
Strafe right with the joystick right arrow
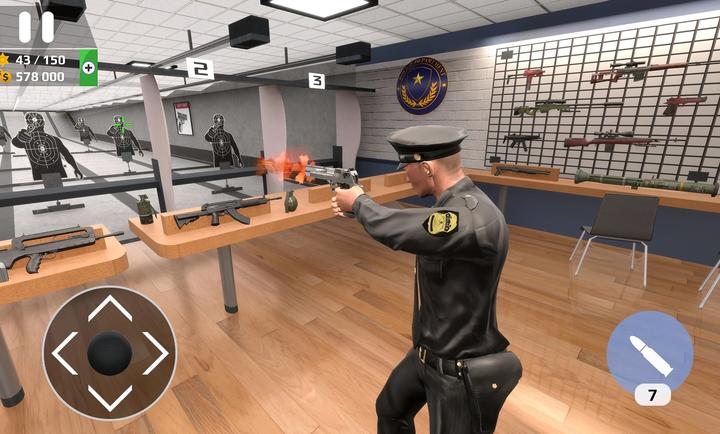155,353
